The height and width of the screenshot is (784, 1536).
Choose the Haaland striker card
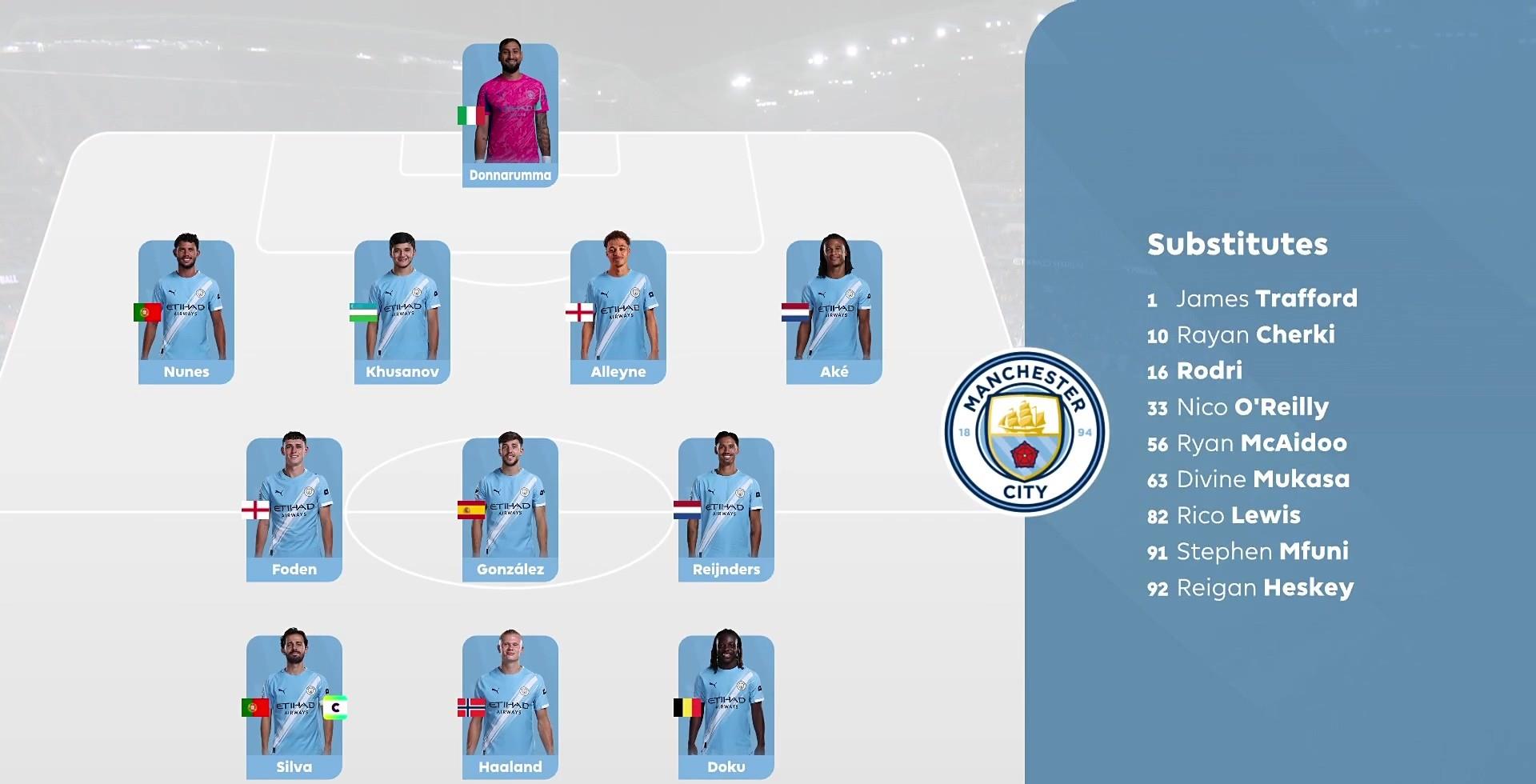510,706
